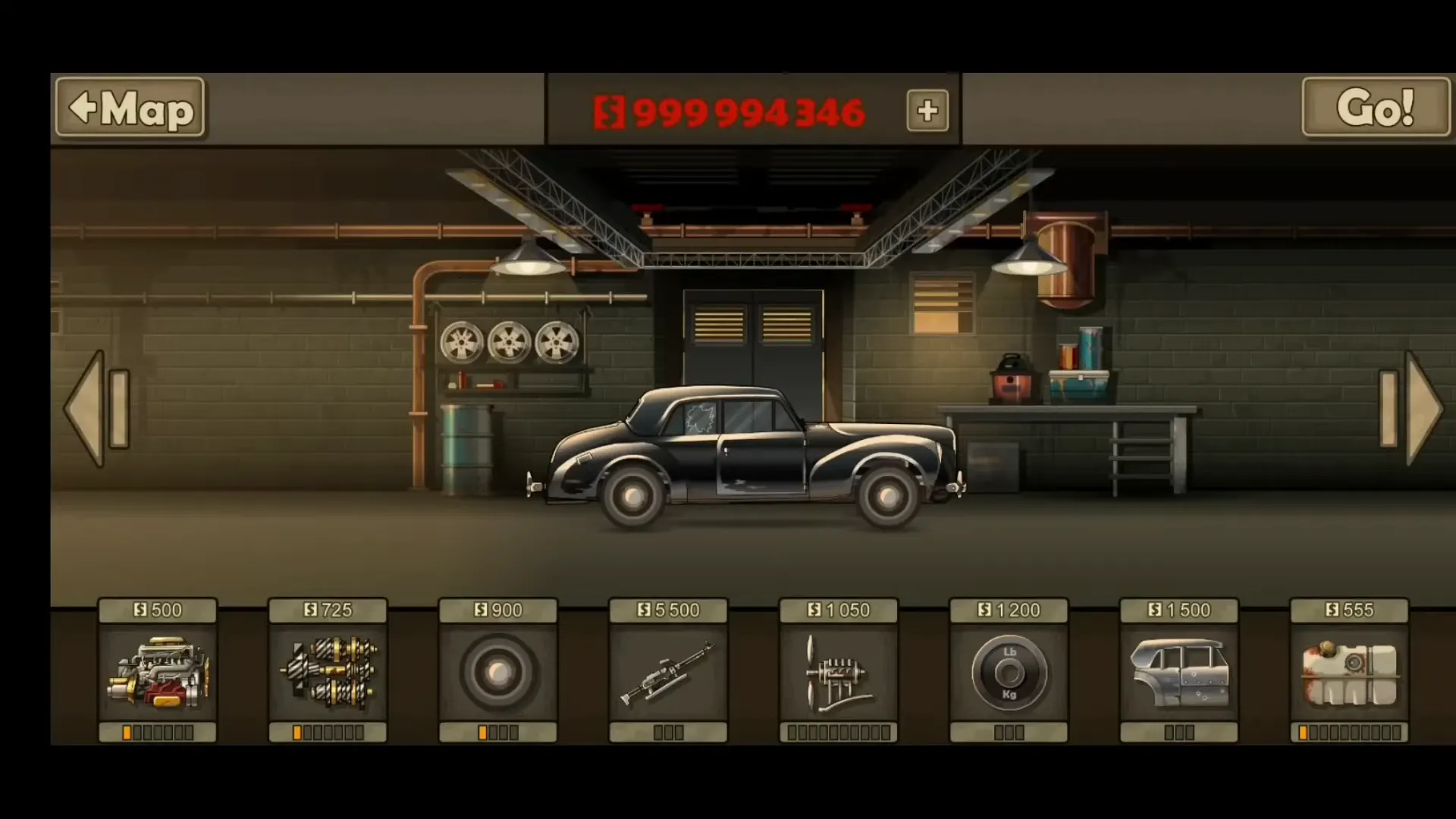Select the wheels upgrade for 900
The height and width of the screenshot is (819, 1456).
498,675
